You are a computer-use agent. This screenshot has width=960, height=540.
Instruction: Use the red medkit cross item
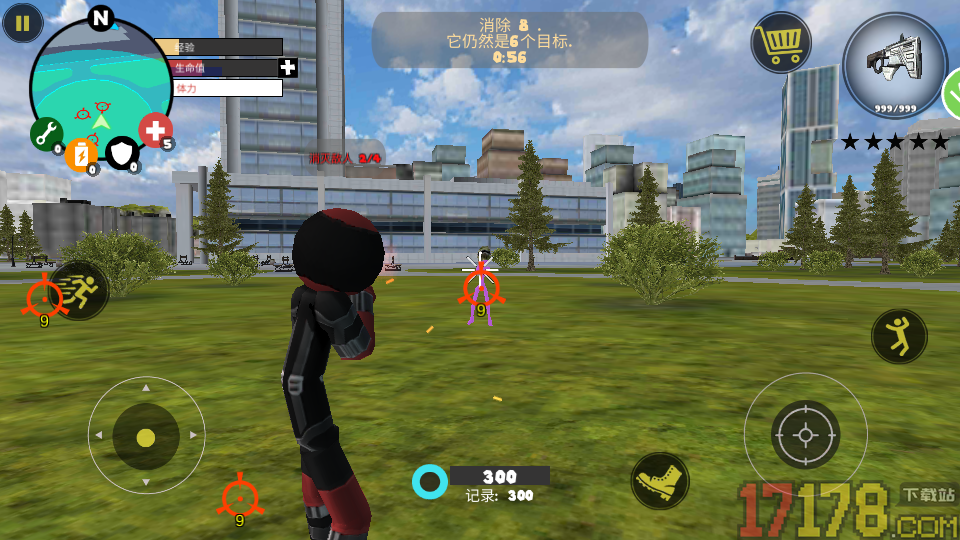(155, 130)
